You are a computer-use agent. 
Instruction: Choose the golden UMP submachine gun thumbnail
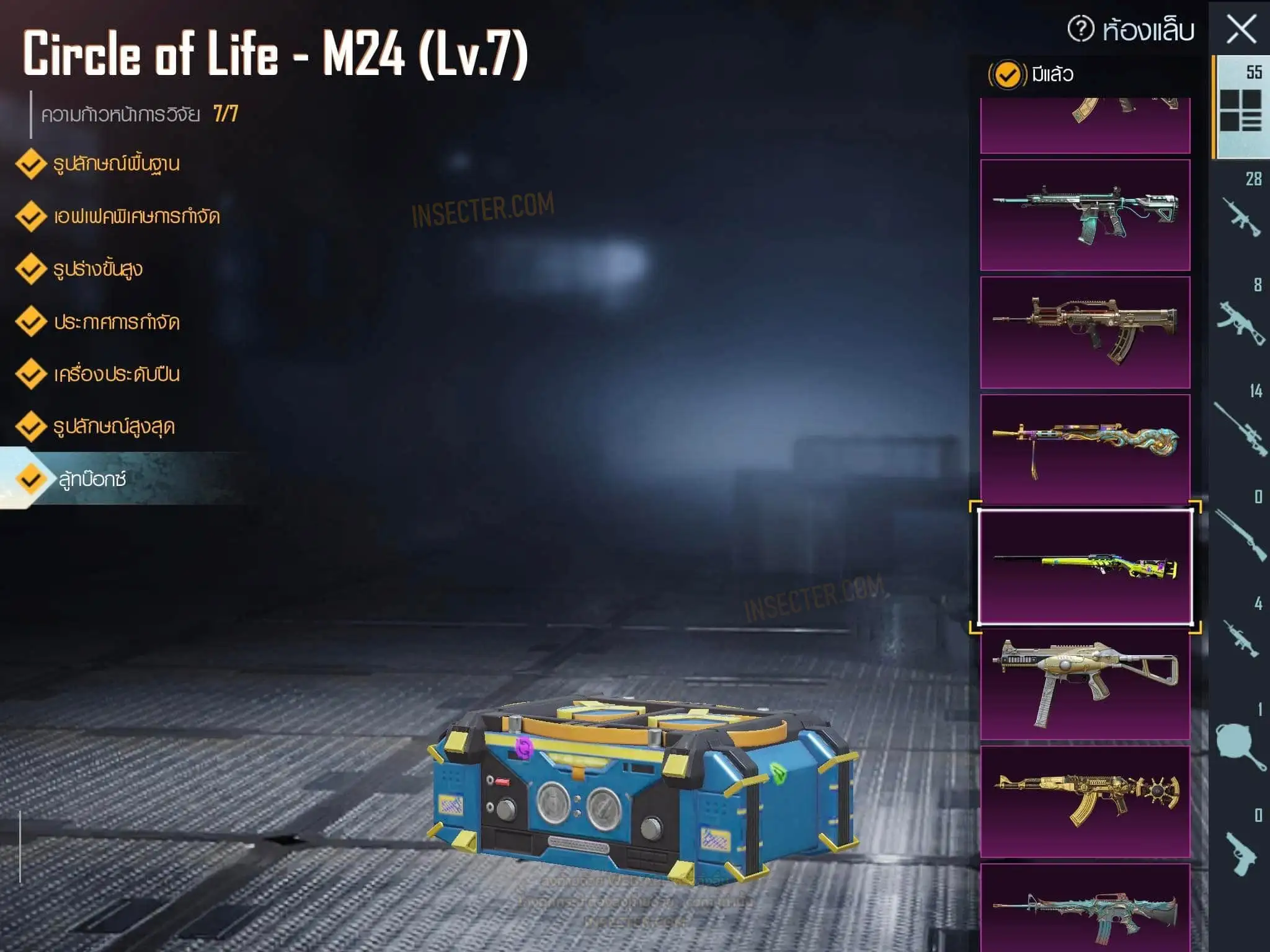click(x=1085, y=684)
